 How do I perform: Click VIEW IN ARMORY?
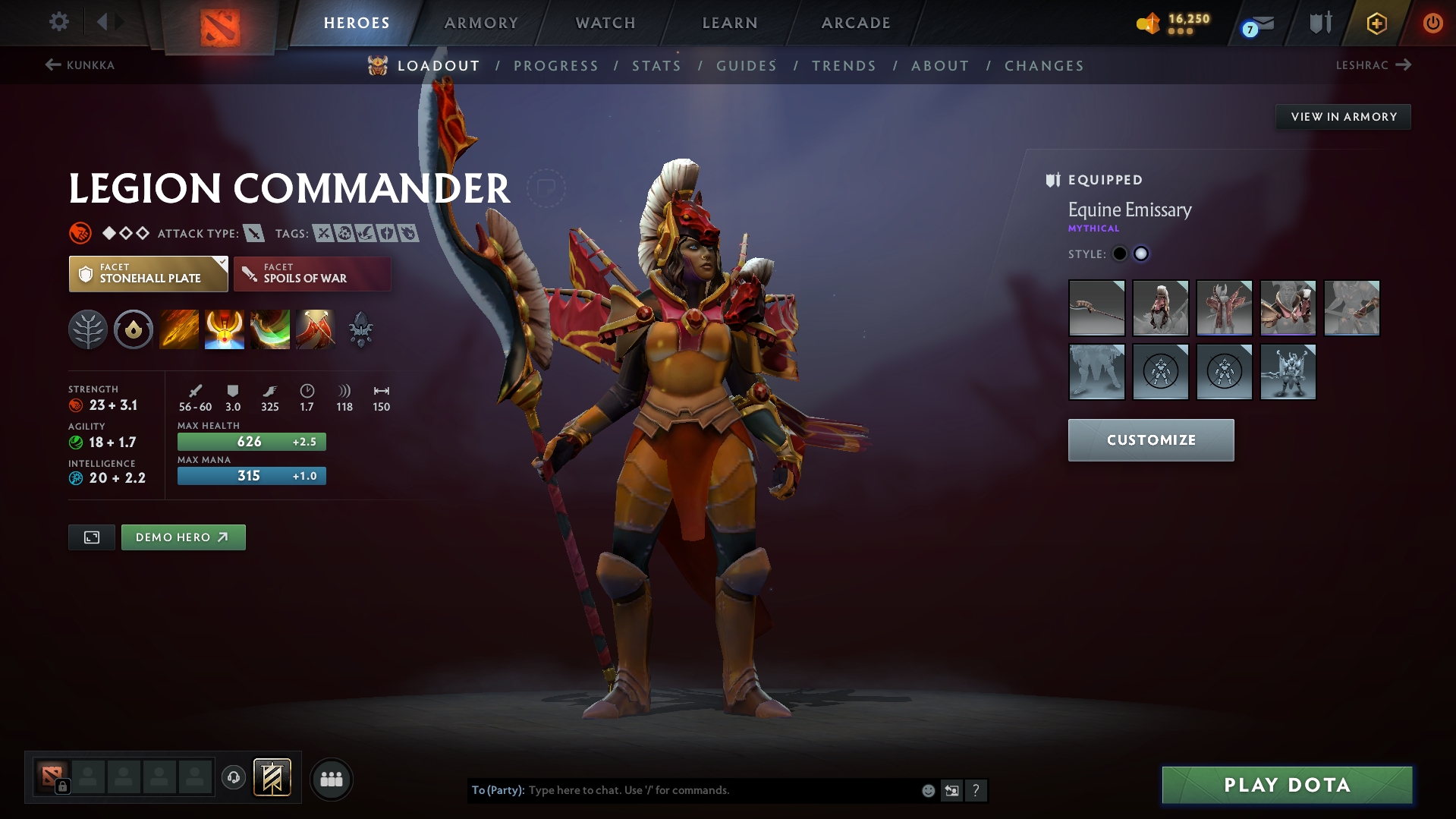coord(1343,116)
